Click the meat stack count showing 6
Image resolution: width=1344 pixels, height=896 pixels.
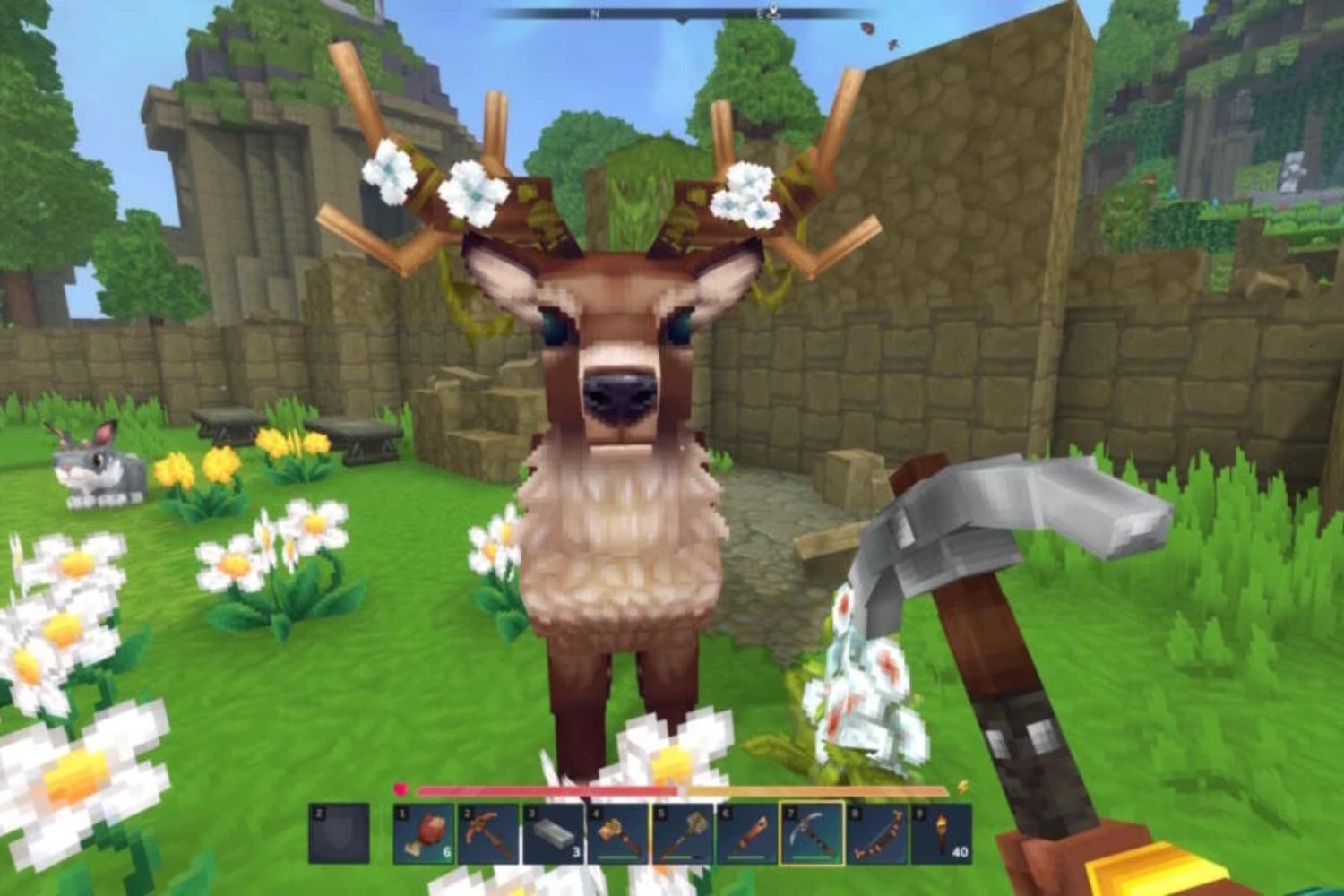pos(445,851)
